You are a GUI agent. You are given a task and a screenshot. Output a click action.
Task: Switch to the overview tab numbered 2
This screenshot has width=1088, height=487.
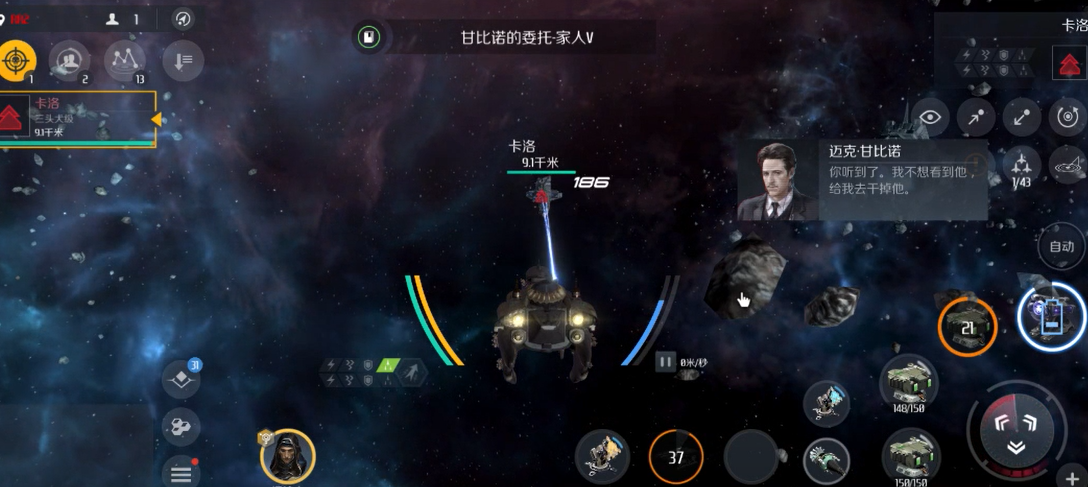pos(70,61)
